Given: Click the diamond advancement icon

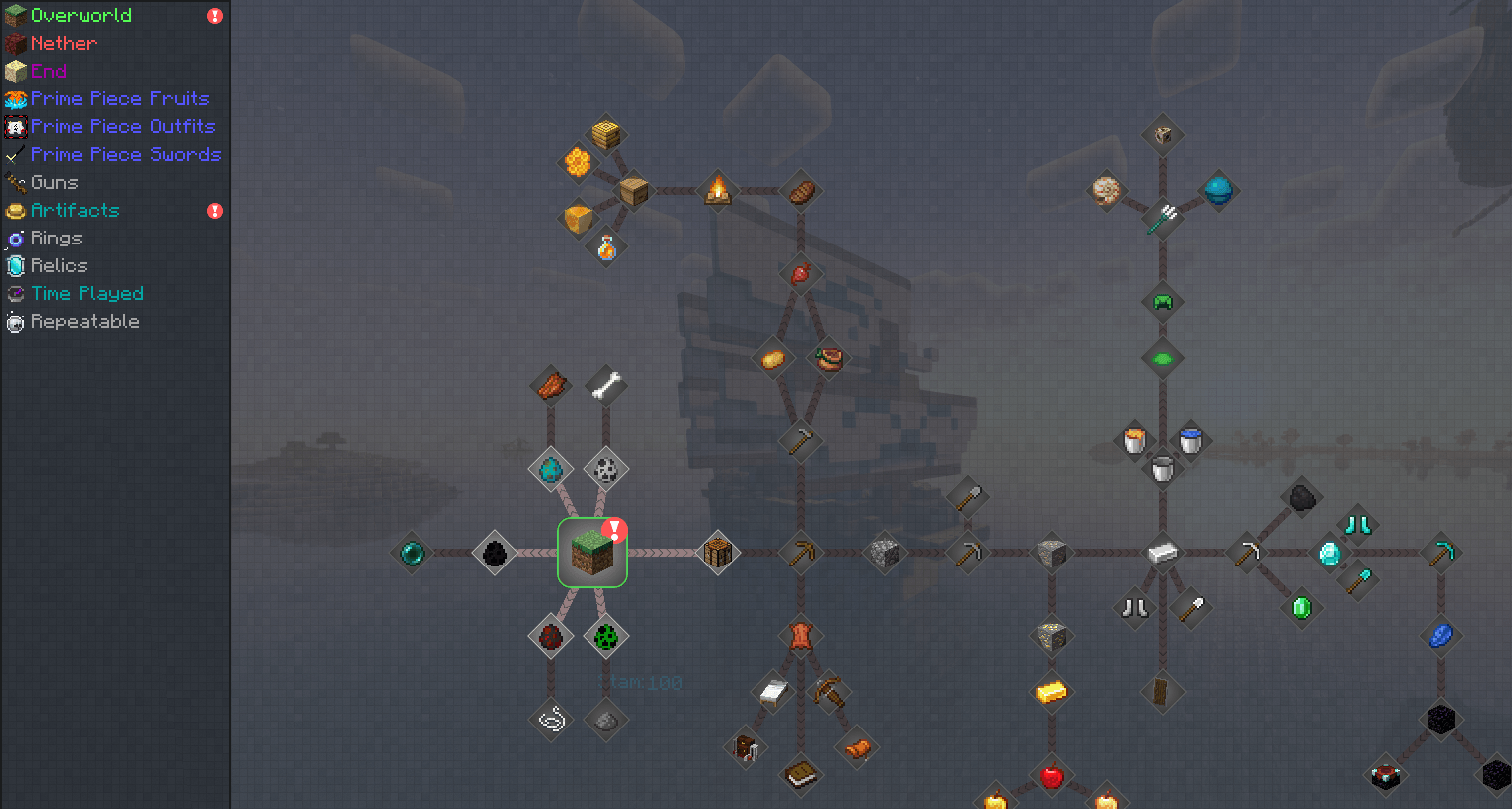Looking at the screenshot, I should pos(1328,553).
